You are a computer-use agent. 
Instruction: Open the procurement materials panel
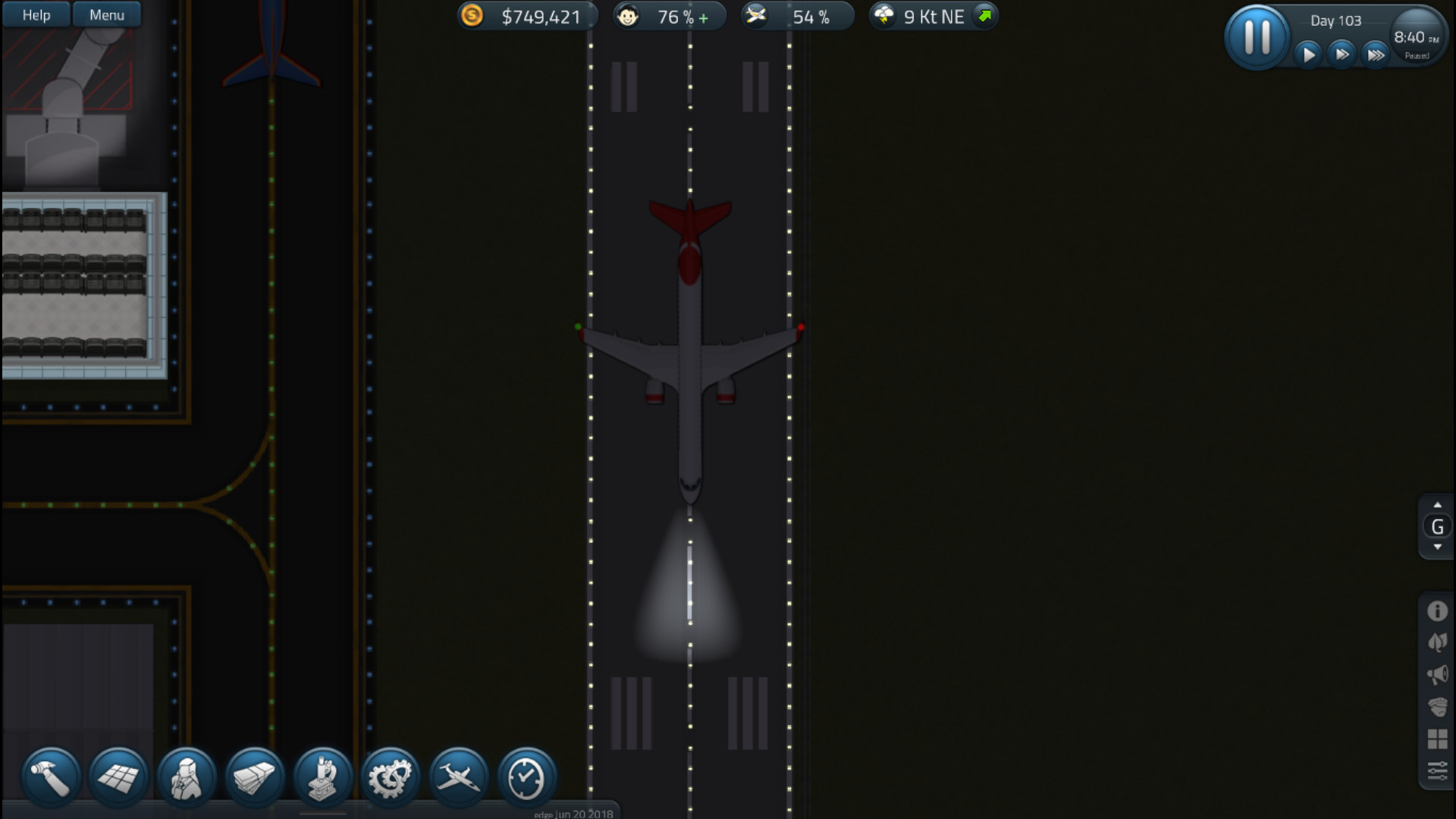tap(253, 776)
